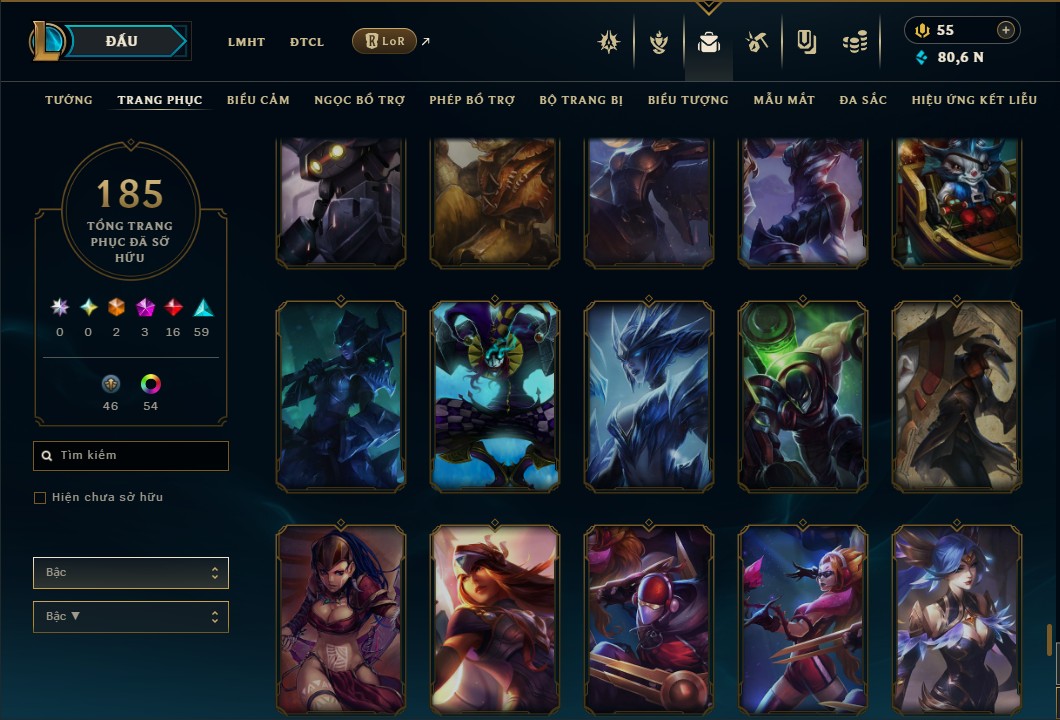Open the coin stack store icon

coord(854,42)
